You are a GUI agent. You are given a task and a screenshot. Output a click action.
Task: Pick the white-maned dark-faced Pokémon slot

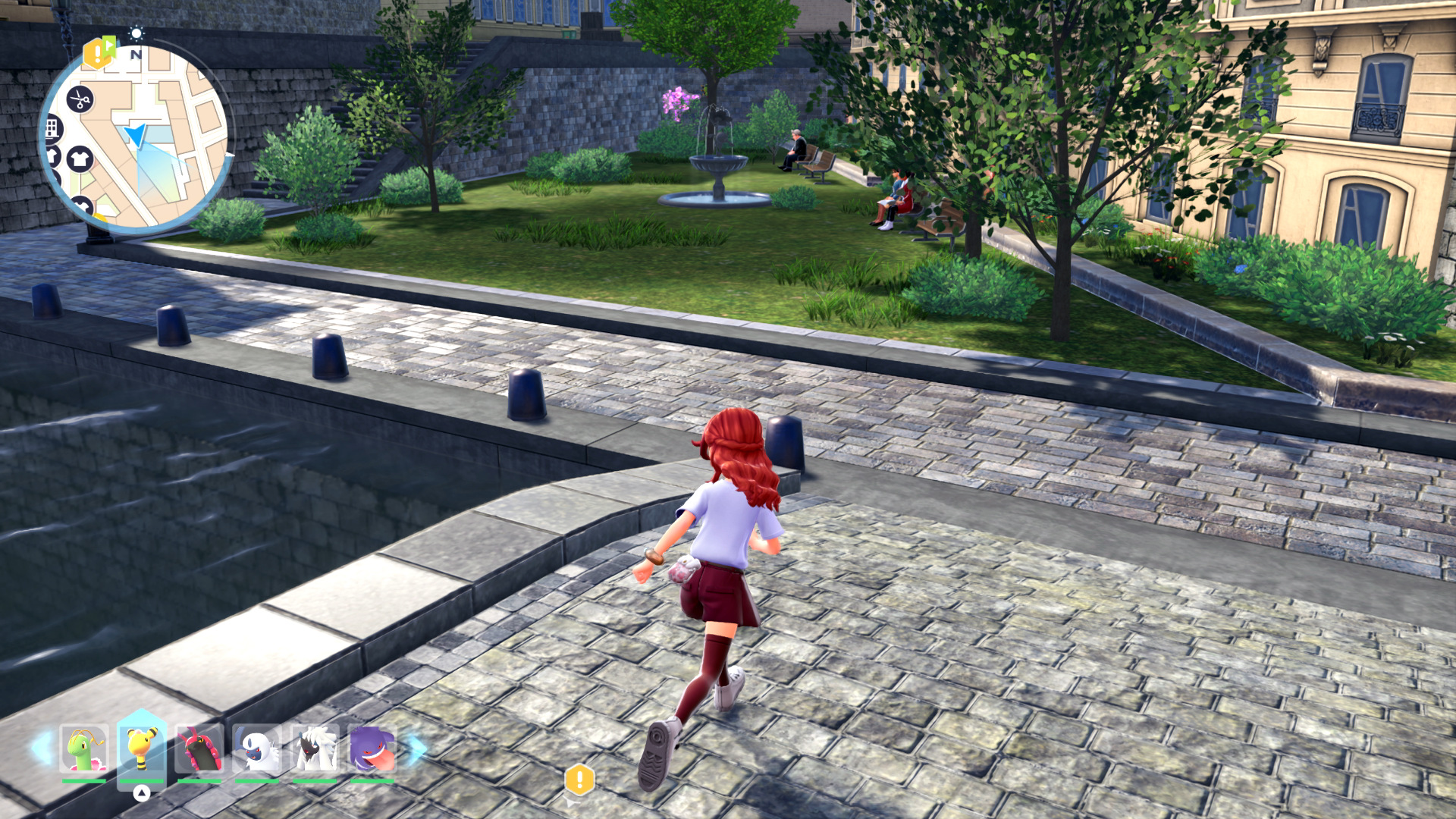point(315,749)
